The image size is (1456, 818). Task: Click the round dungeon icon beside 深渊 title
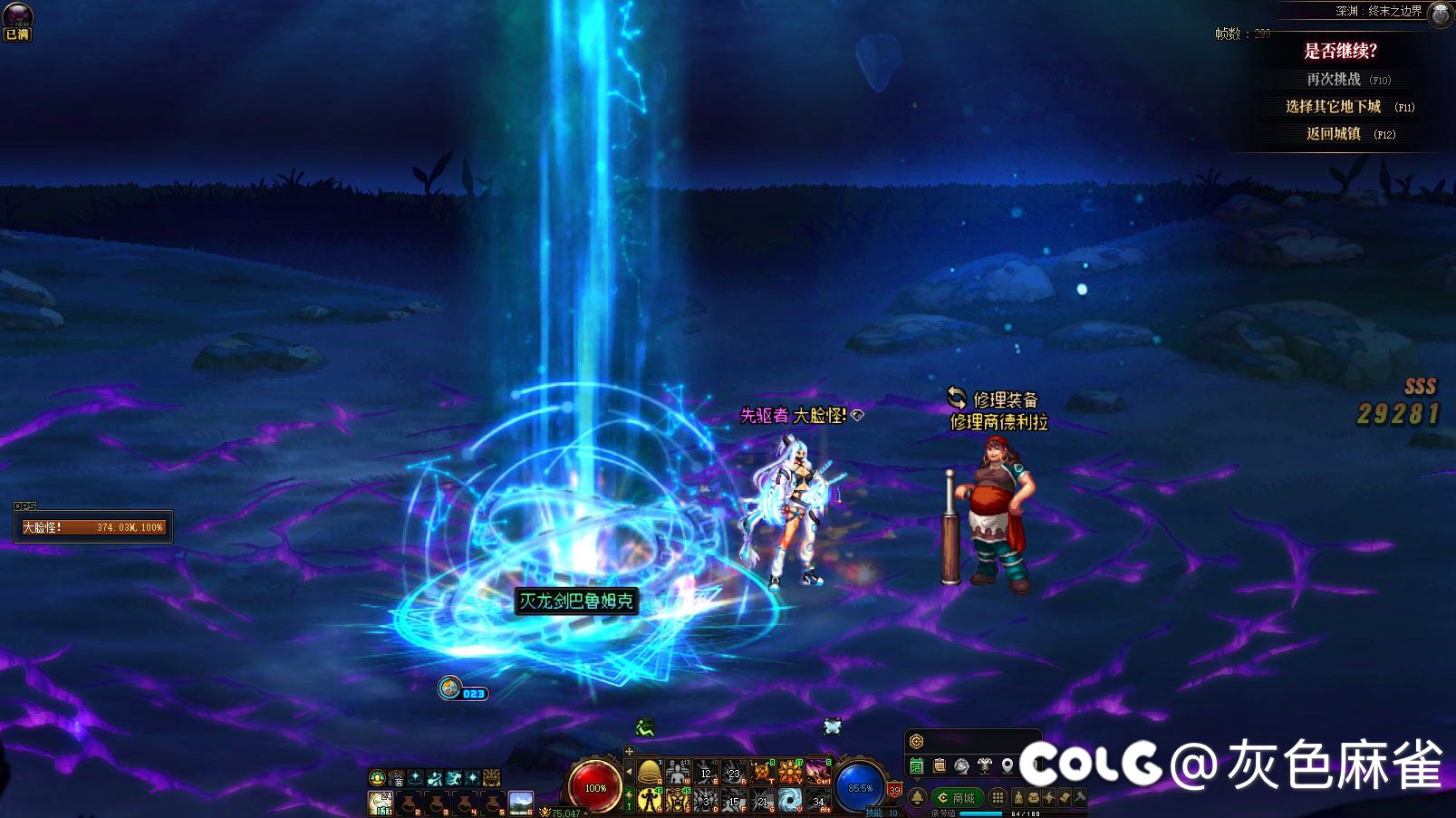click(x=1440, y=14)
